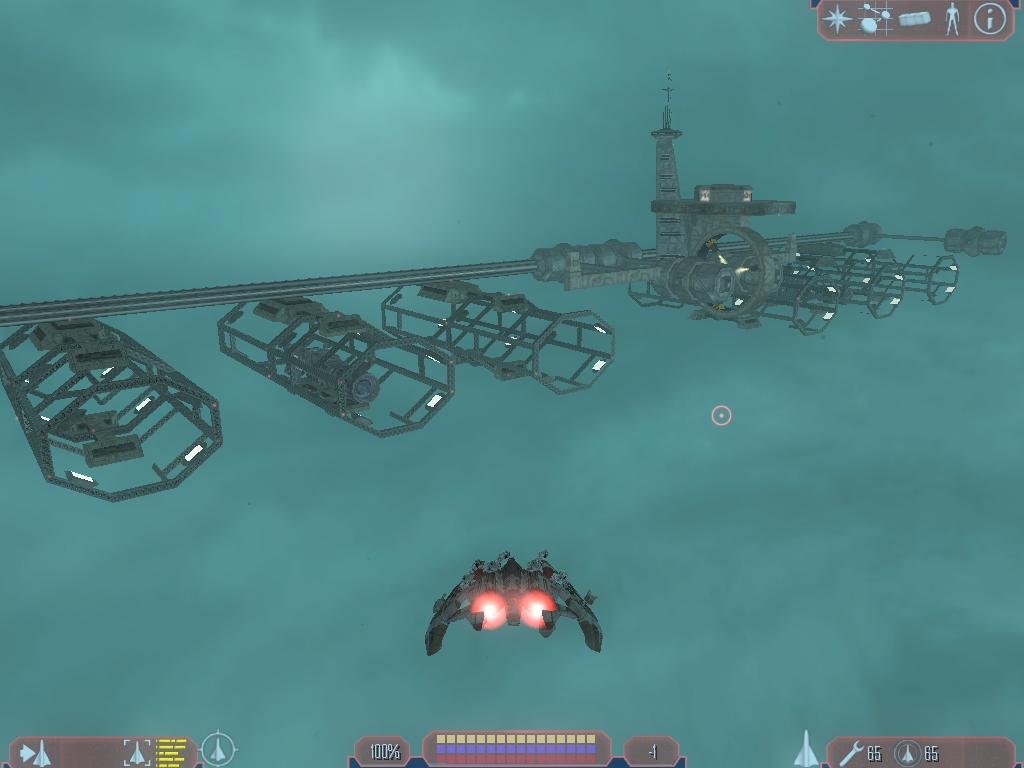Click the arrow-and-ship icon in the bottom-left panel
1024x768 pixels.
[37, 752]
